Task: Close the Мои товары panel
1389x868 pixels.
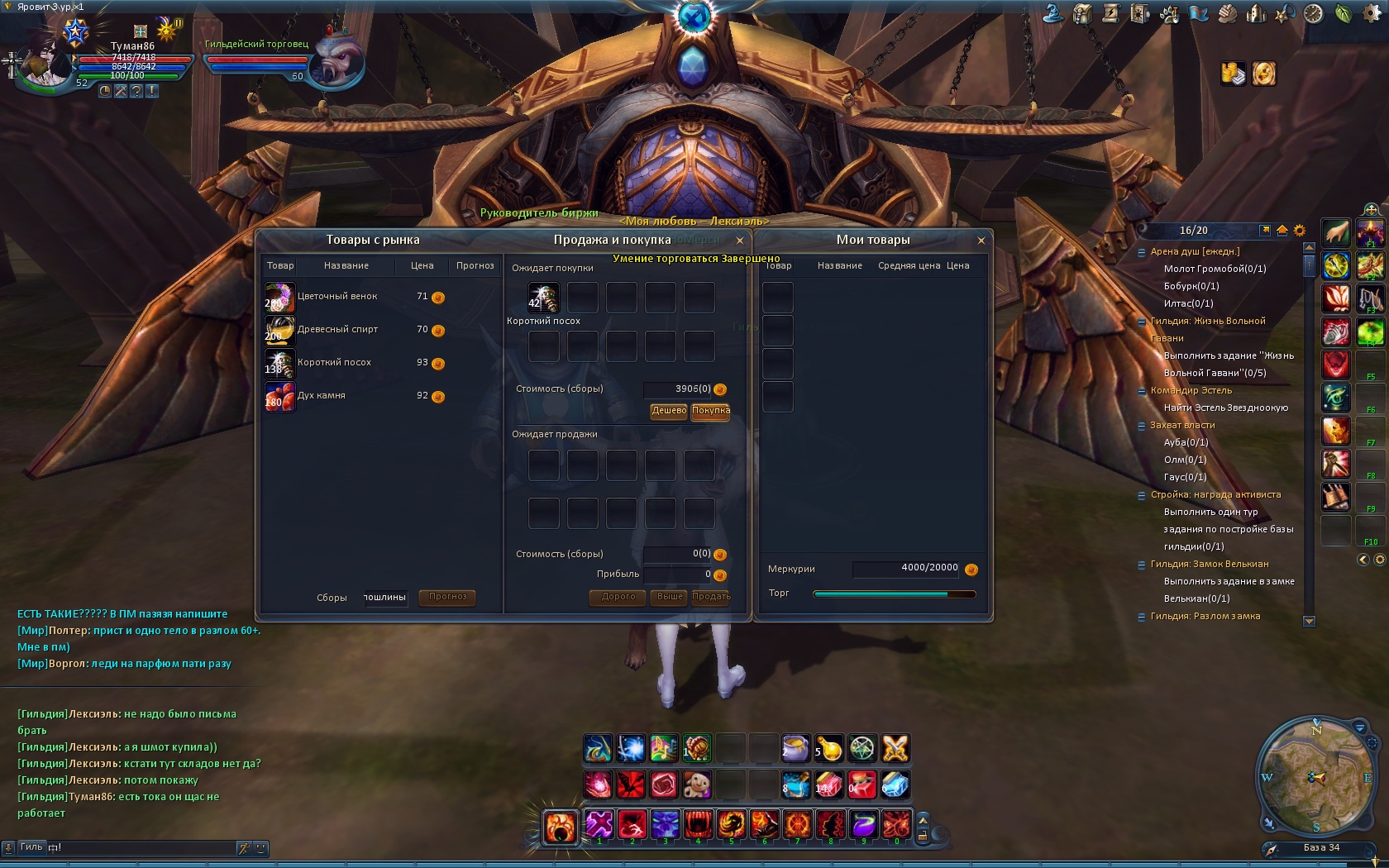Action: pyautogui.click(x=981, y=241)
